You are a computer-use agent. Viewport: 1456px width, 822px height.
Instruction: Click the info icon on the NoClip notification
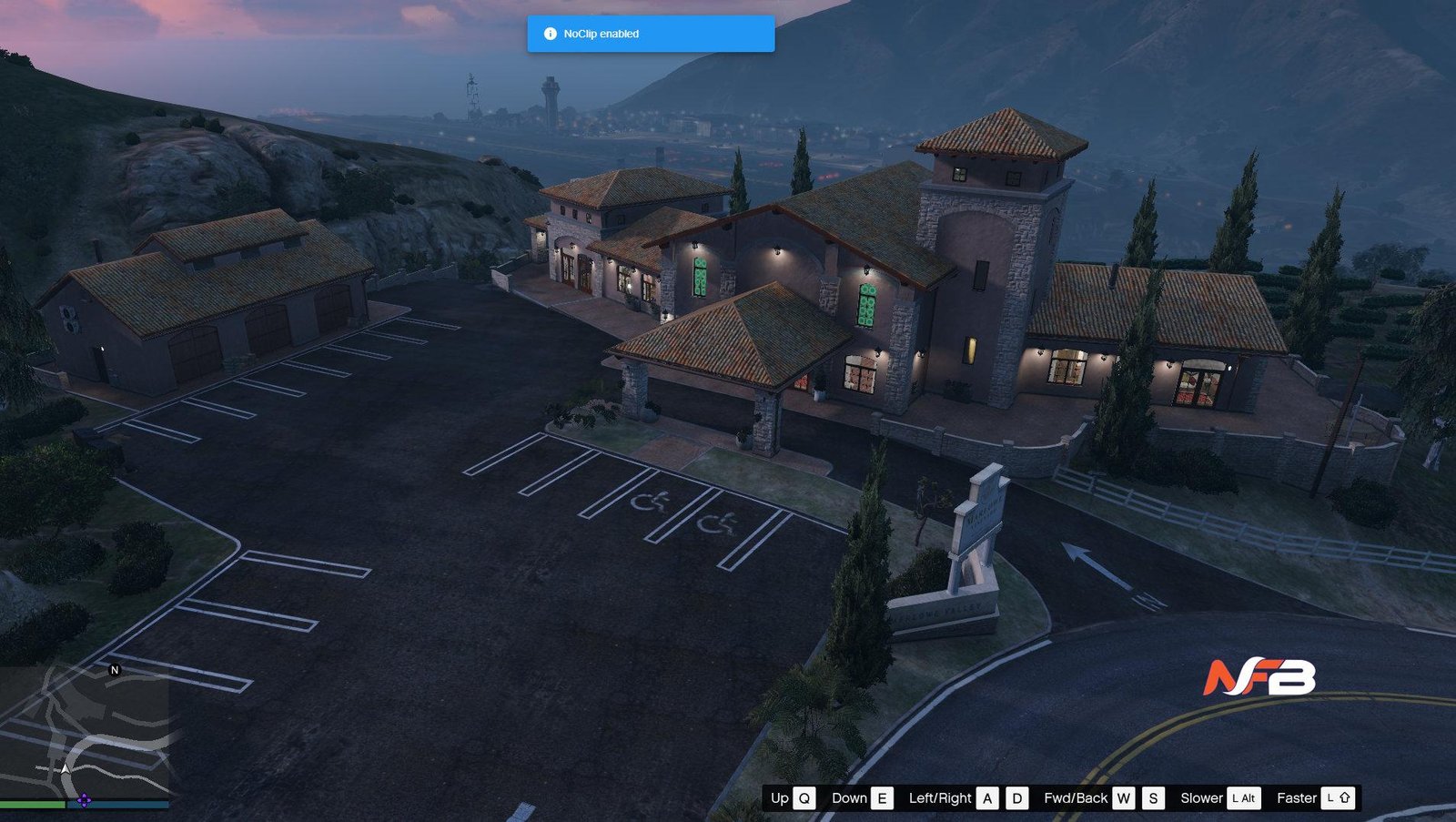coord(551,33)
